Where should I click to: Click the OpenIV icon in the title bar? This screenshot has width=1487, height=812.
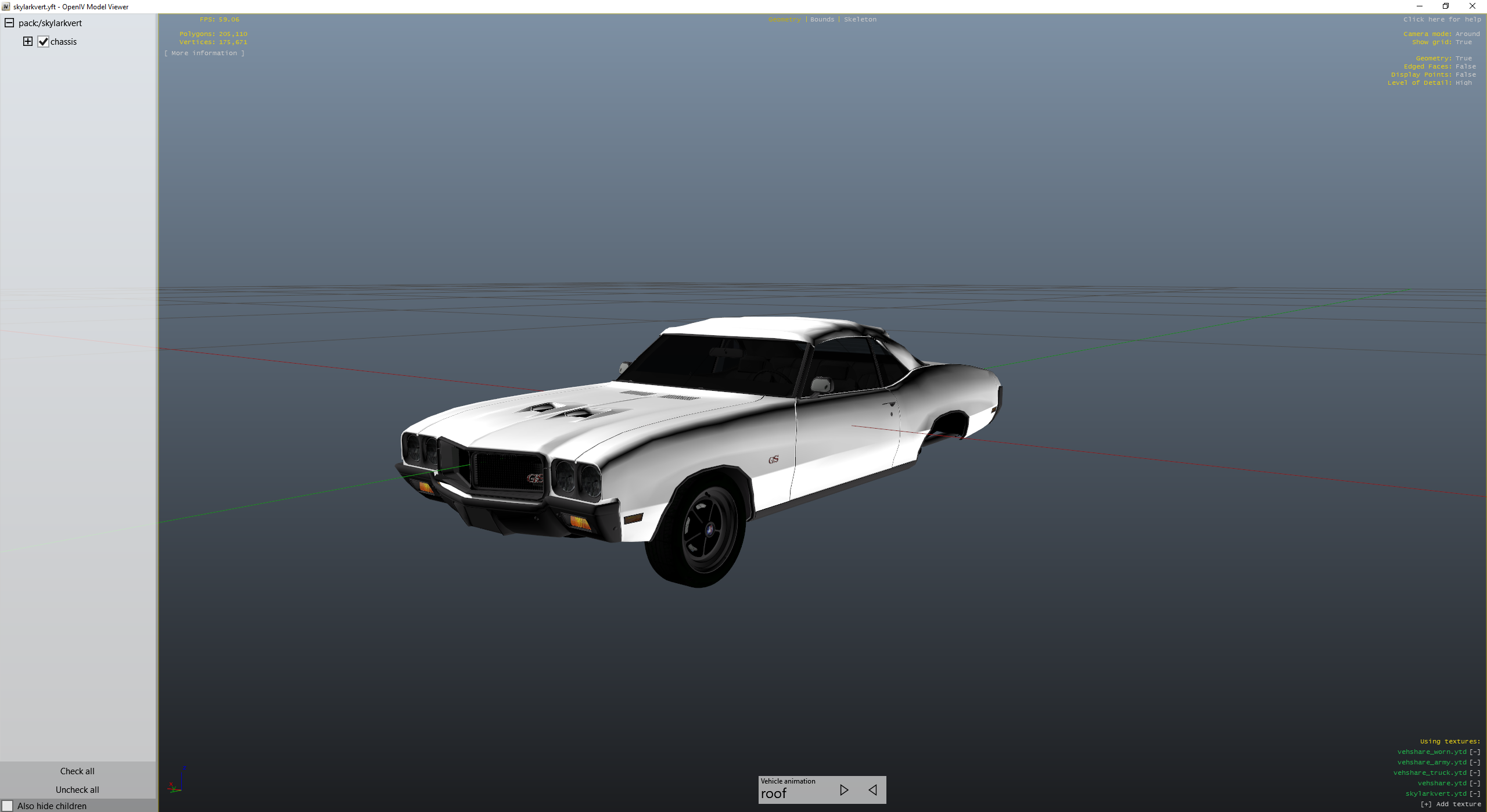pos(6,6)
